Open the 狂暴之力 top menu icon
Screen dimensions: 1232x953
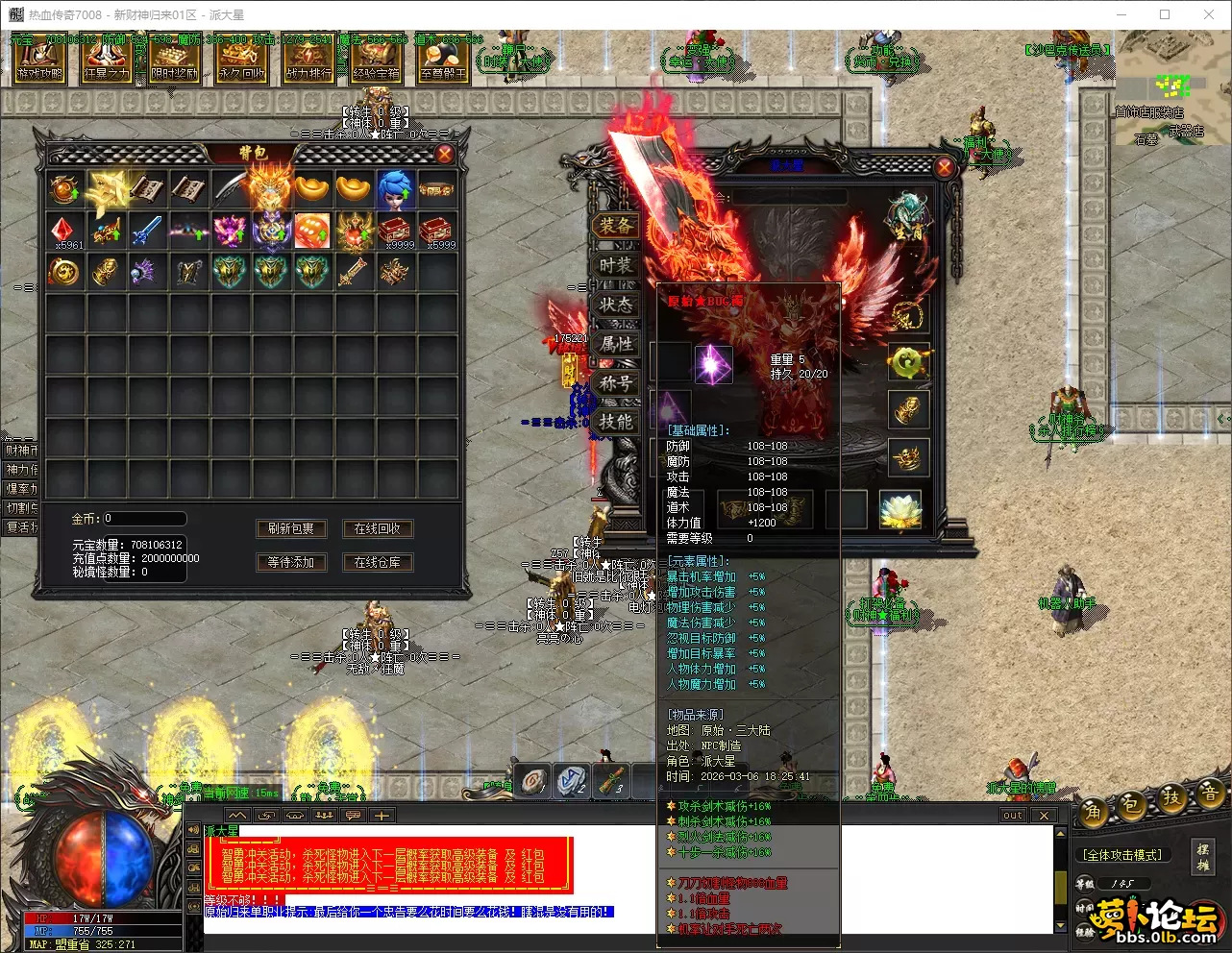[107, 60]
